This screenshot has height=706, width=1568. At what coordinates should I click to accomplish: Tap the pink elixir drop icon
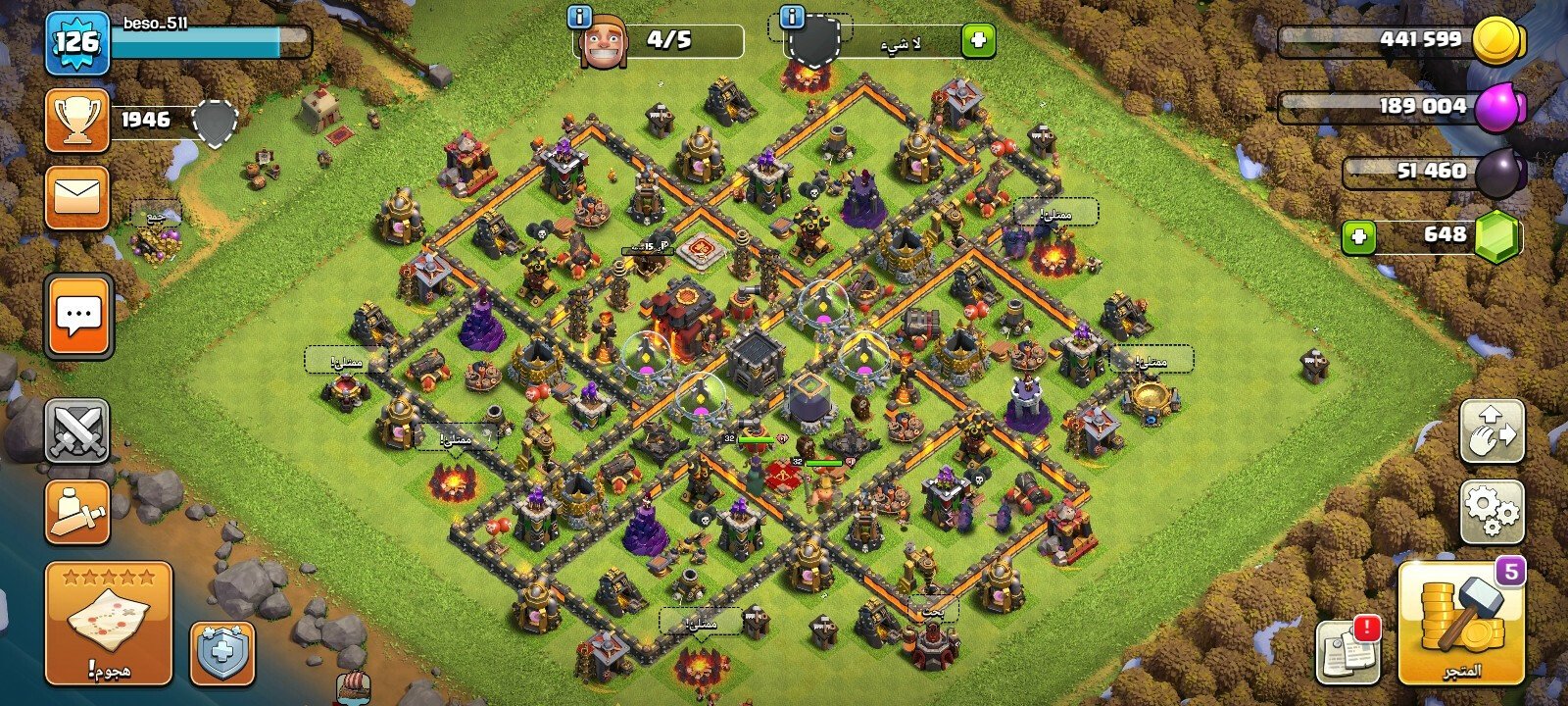(x=1499, y=106)
